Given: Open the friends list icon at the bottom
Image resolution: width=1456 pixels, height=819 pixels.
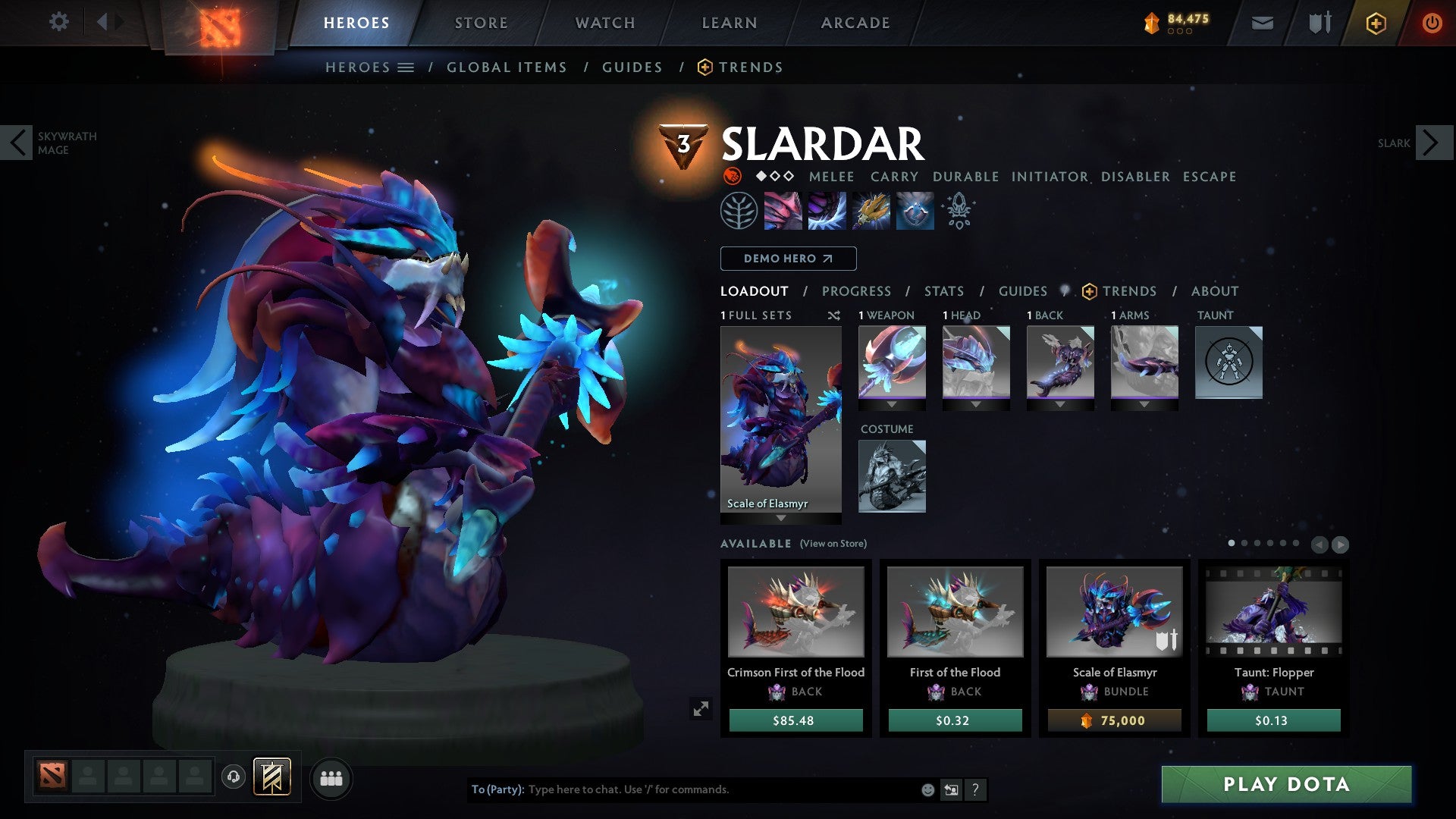Looking at the screenshot, I should click(331, 778).
